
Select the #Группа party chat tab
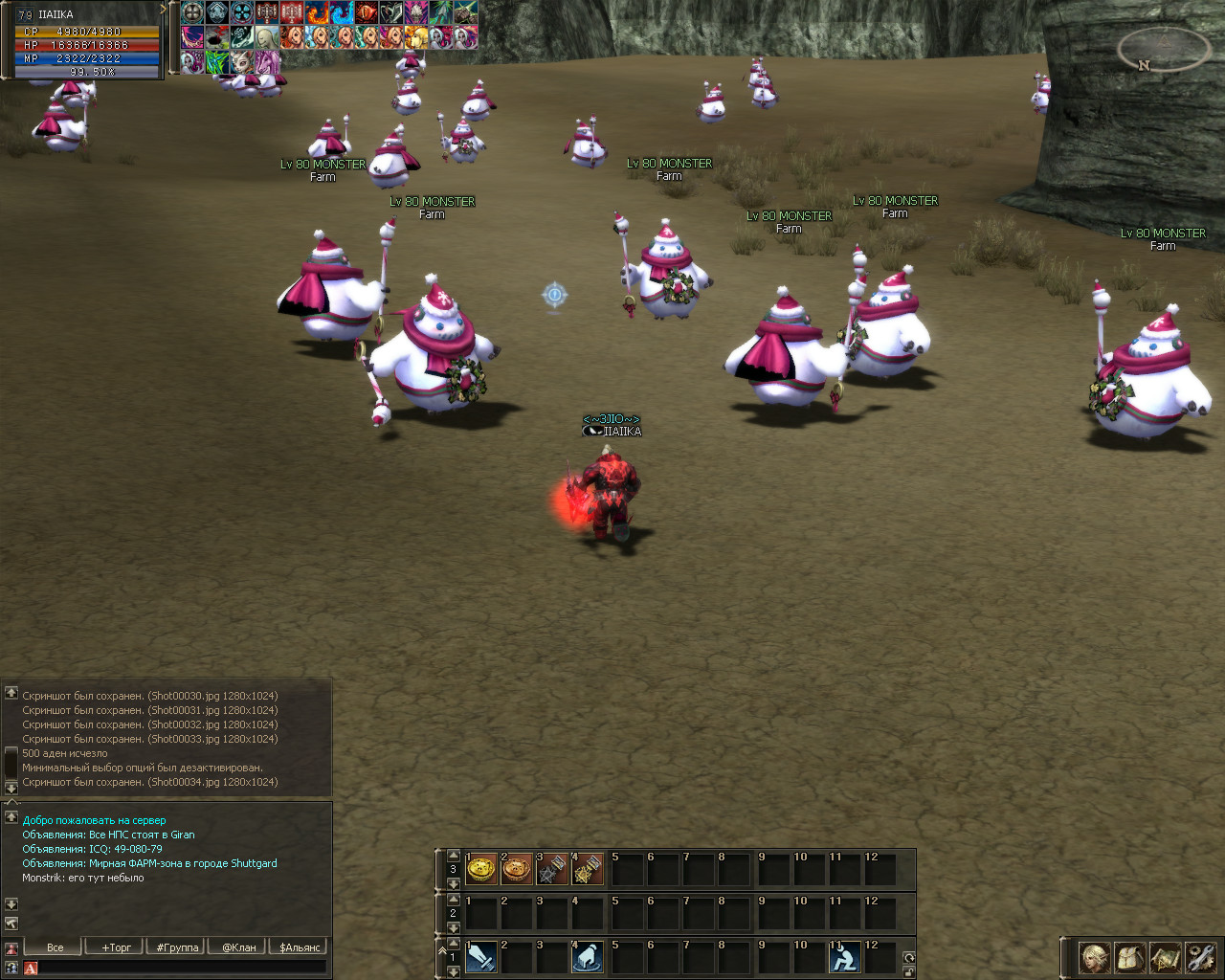tap(177, 947)
